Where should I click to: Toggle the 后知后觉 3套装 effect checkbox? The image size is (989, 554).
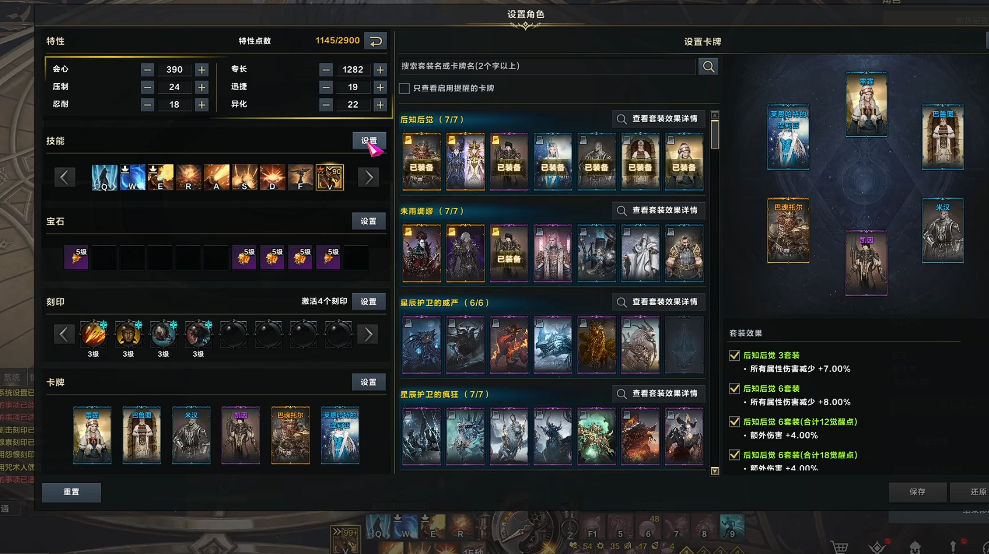point(735,355)
